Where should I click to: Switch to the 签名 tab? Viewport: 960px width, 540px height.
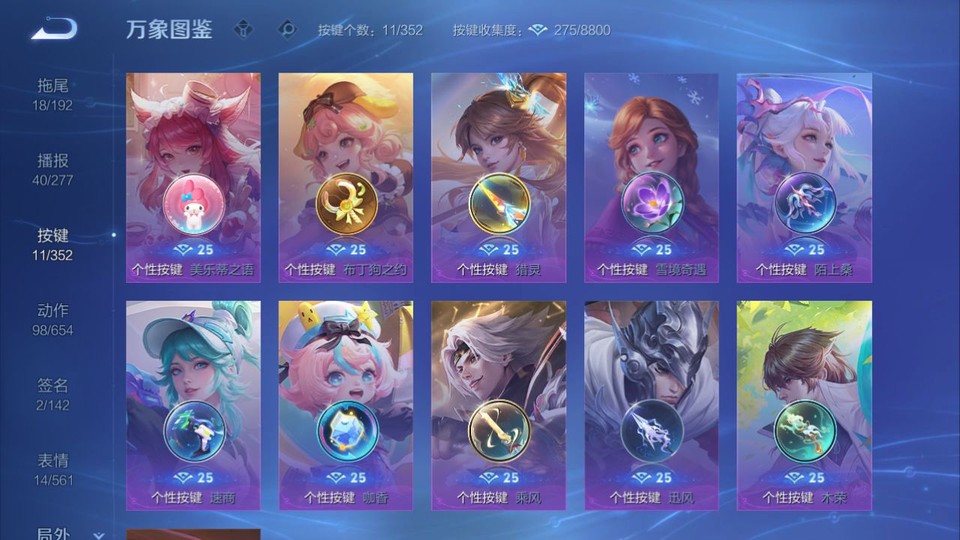coord(53,394)
